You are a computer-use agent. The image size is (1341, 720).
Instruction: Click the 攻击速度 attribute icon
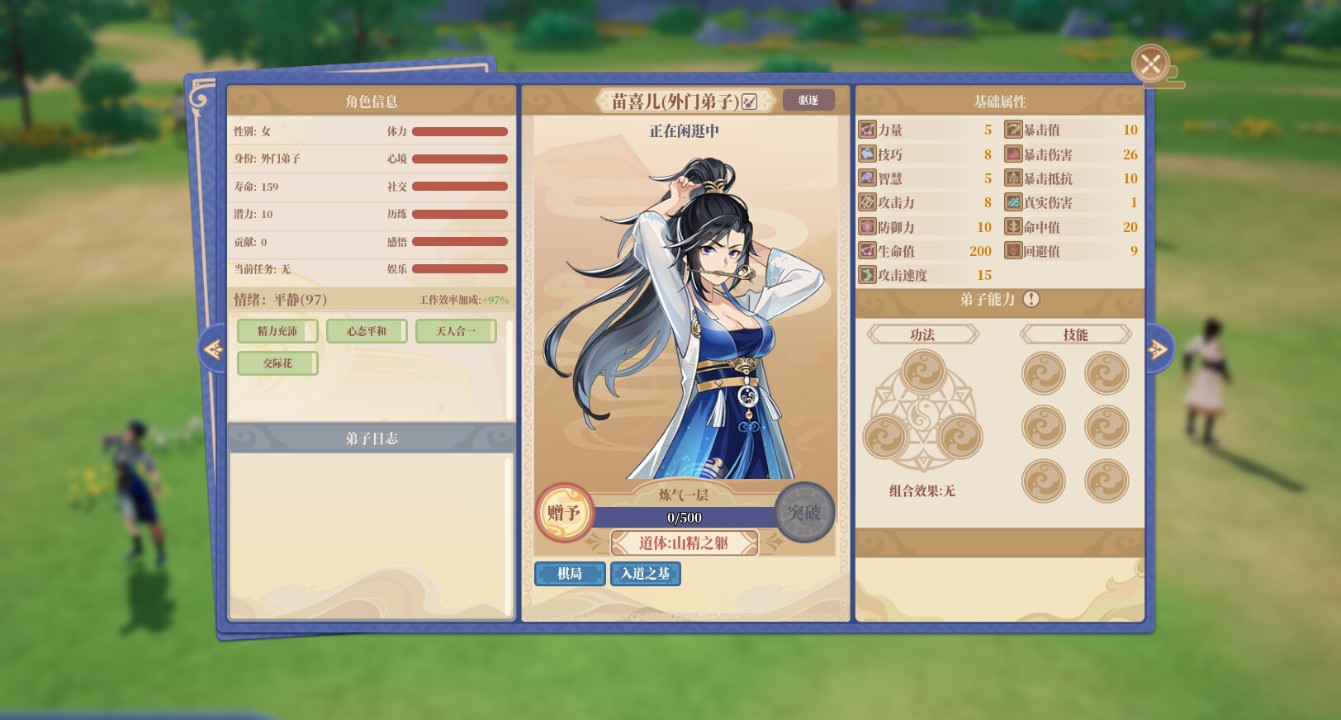[x=866, y=275]
